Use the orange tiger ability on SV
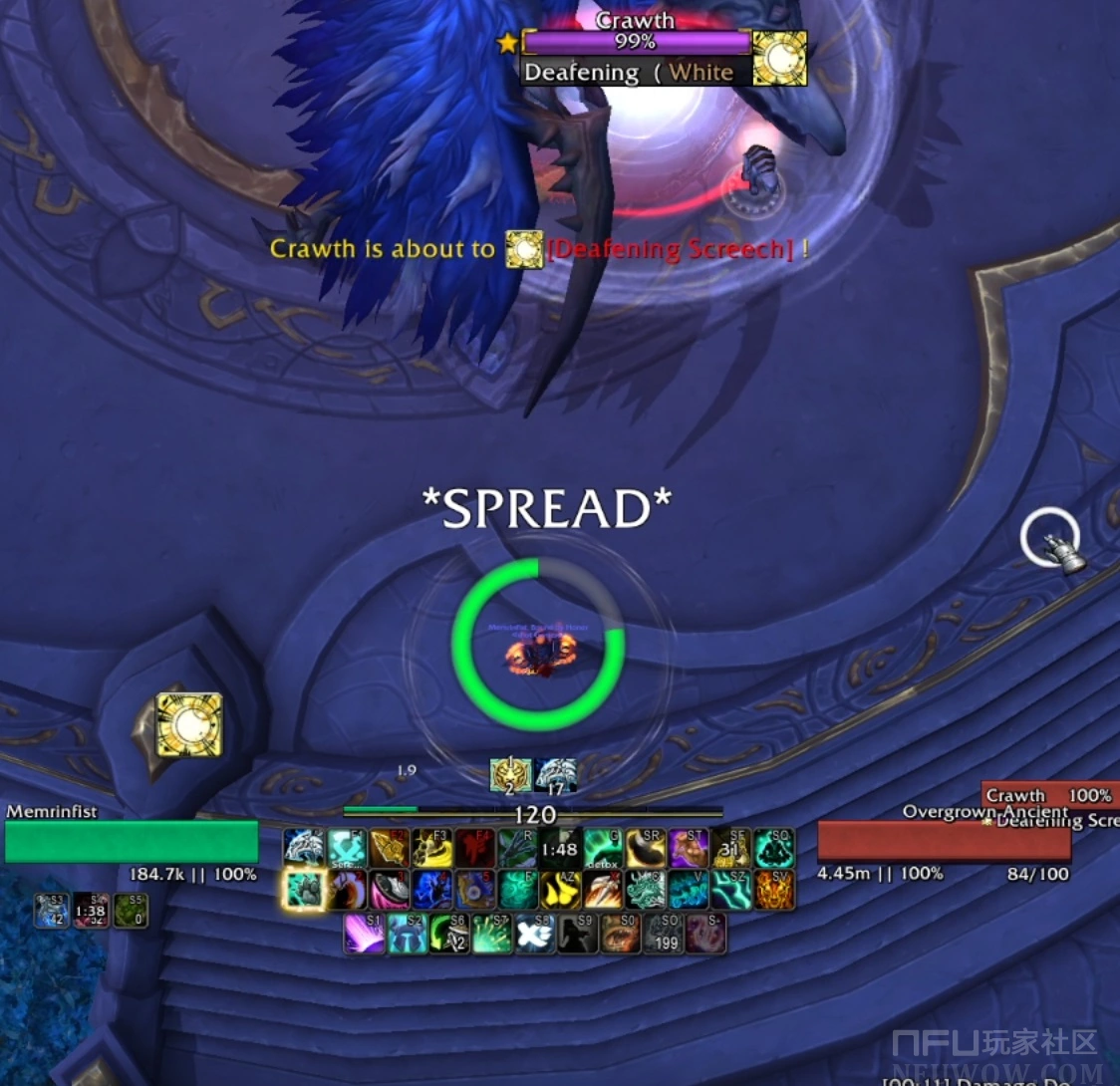This screenshot has height=1086, width=1120. 774,890
